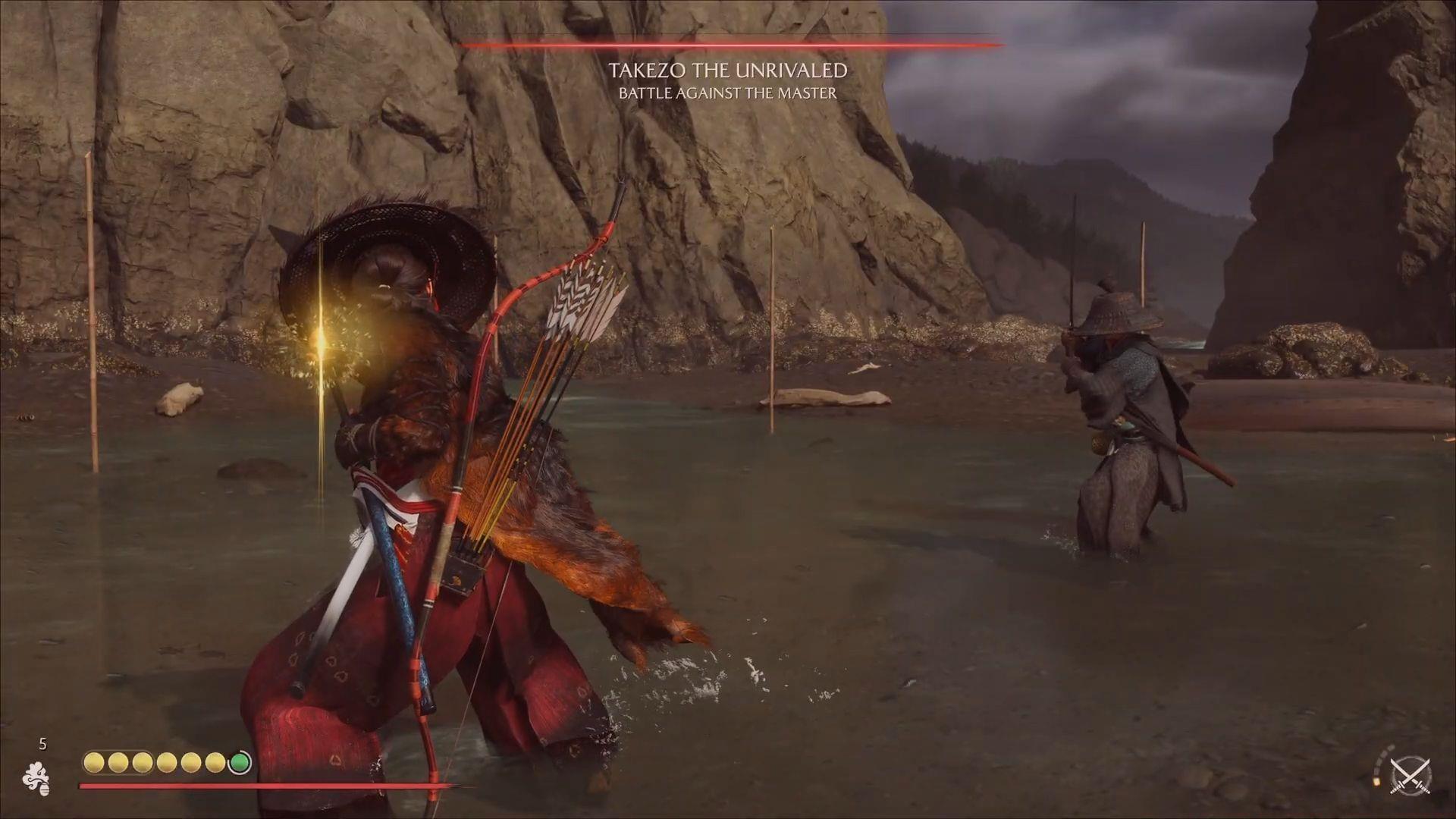Click the leftmost yellow resolve dot
1456x819 pixels.
coord(95,761)
